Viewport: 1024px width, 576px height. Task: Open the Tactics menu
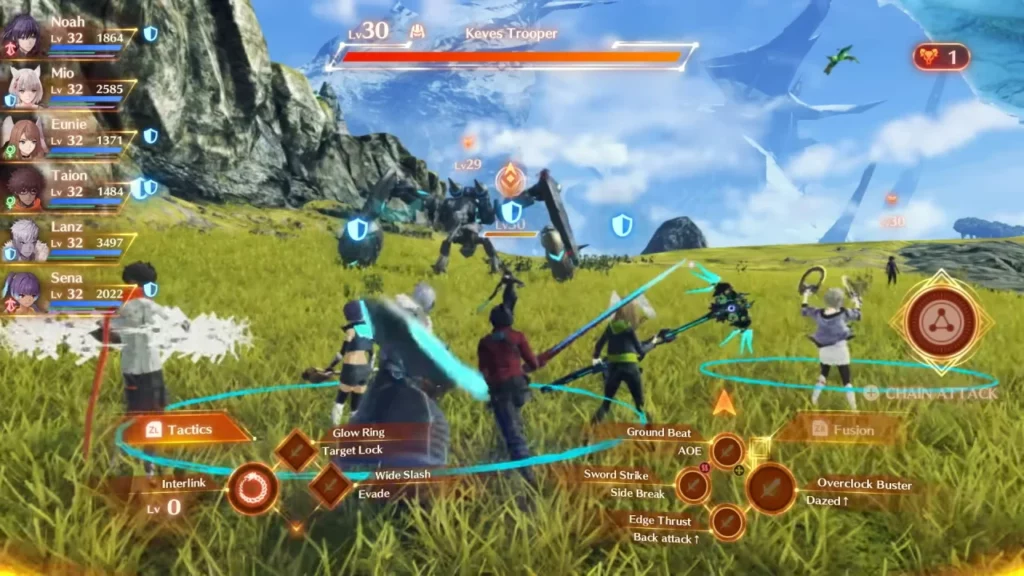pyautogui.click(x=186, y=429)
